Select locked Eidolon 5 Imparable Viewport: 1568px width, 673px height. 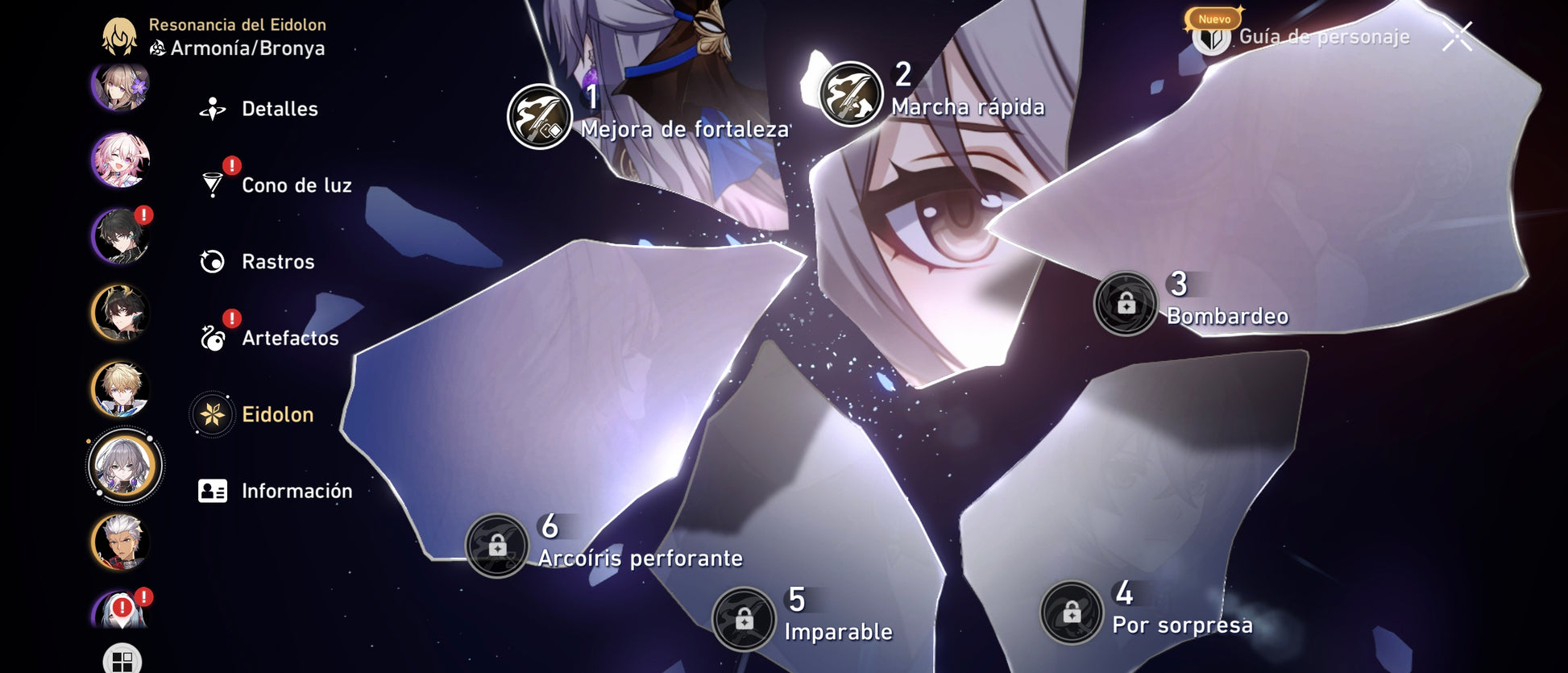(744, 619)
